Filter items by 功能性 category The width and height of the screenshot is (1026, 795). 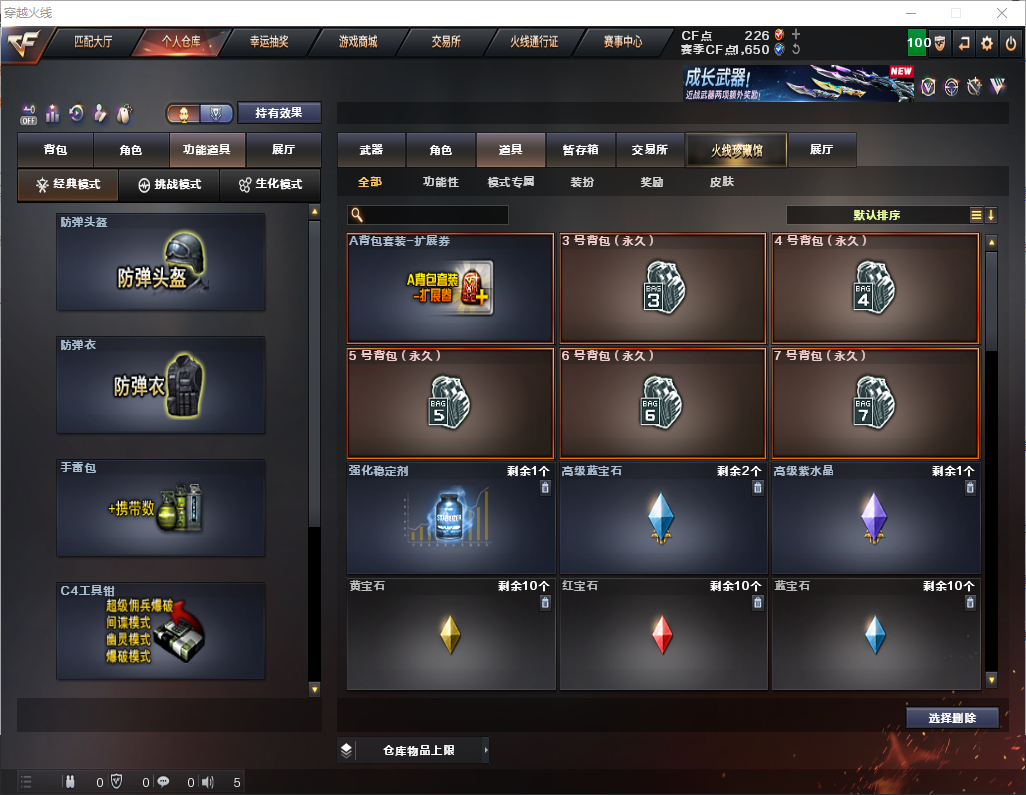point(440,182)
